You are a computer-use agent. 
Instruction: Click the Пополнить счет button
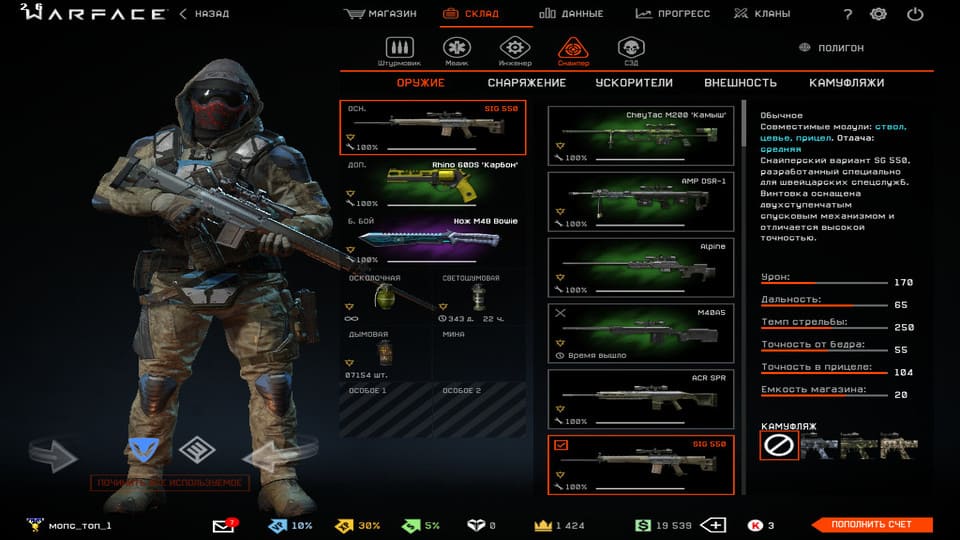click(x=869, y=525)
